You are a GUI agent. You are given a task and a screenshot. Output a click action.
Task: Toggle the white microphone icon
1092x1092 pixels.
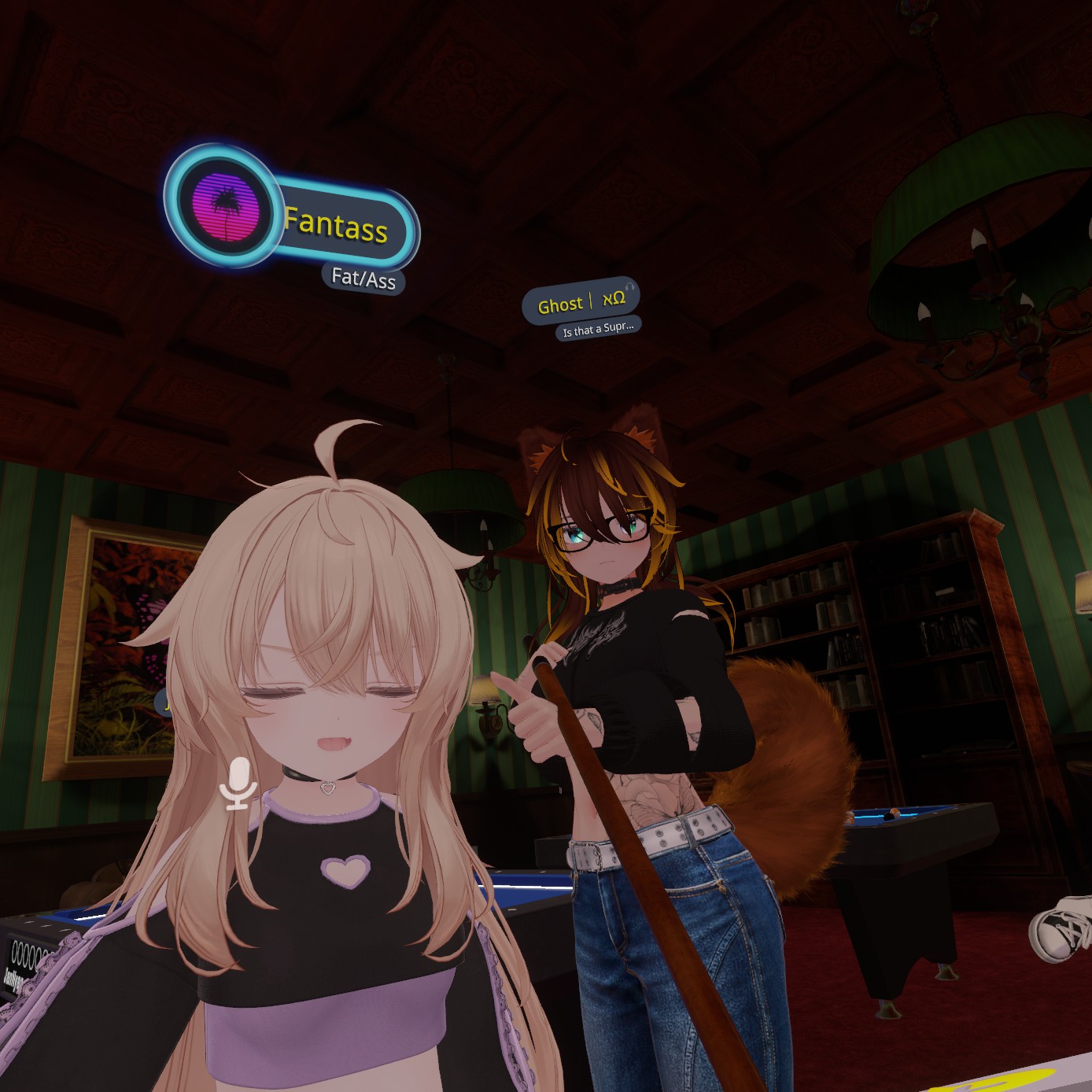pos(238,783)
